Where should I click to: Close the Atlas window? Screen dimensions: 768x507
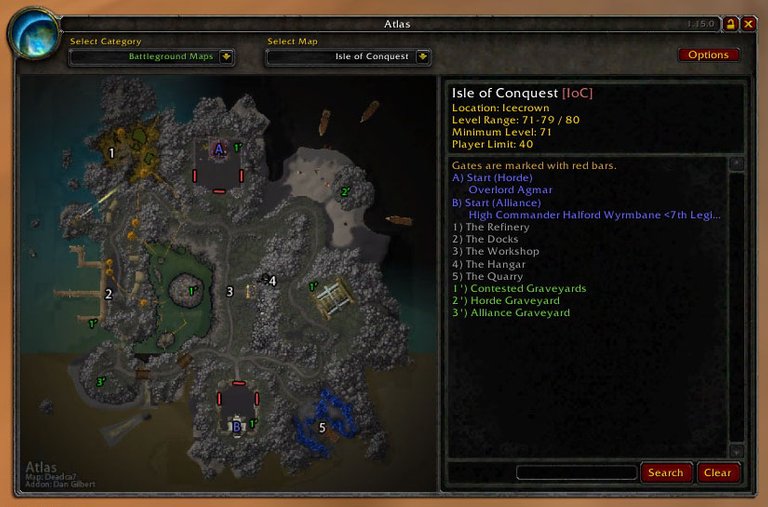pos(748,24)
